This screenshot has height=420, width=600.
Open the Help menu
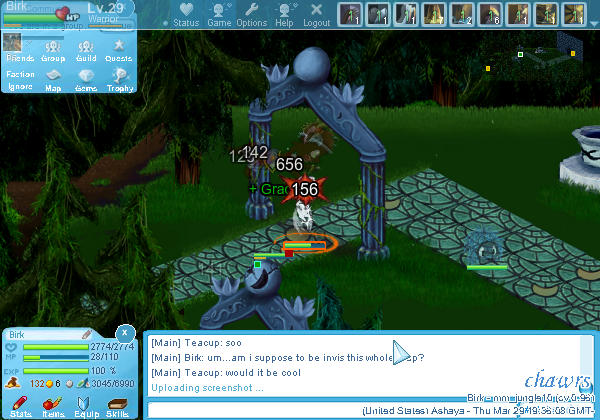point(284,14)
